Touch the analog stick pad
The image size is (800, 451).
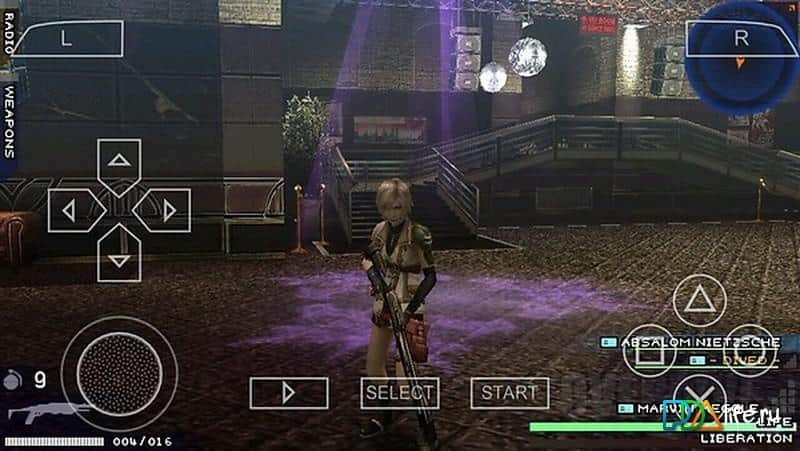point(118,373)
